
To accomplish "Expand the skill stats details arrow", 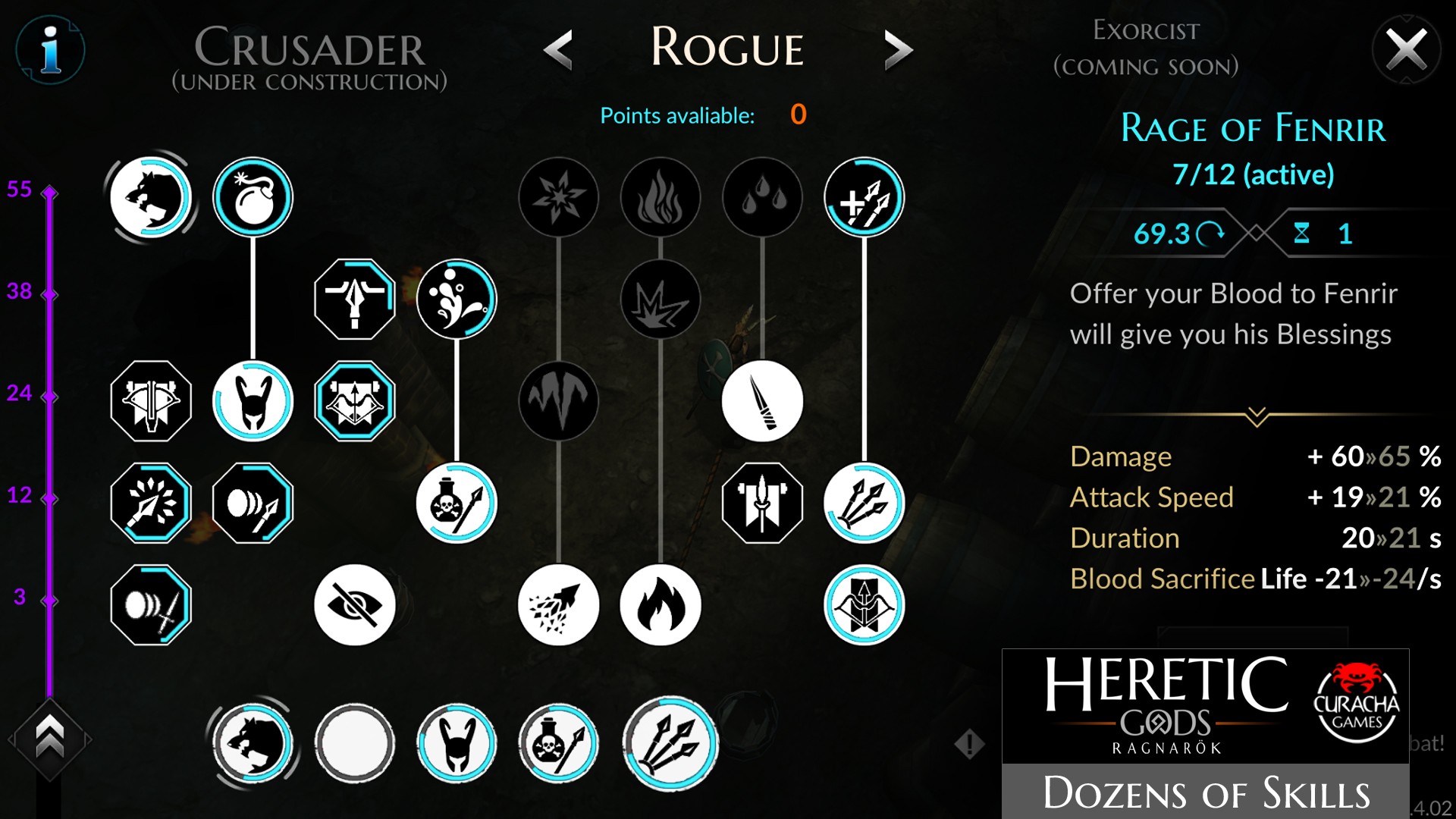I will [1257, 416].
